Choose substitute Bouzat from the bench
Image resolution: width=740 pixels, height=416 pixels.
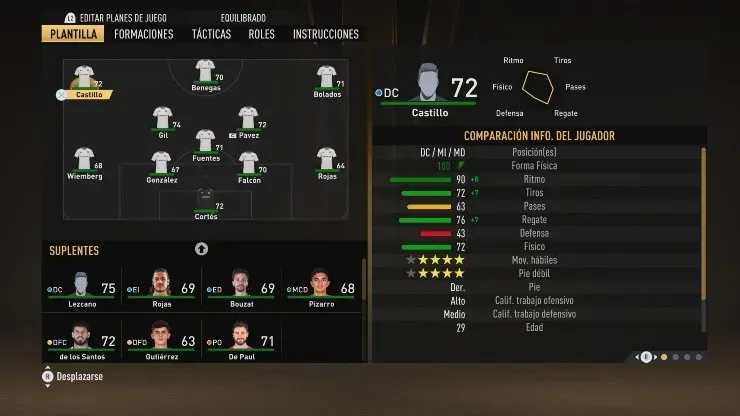click(x=241, y=288)
